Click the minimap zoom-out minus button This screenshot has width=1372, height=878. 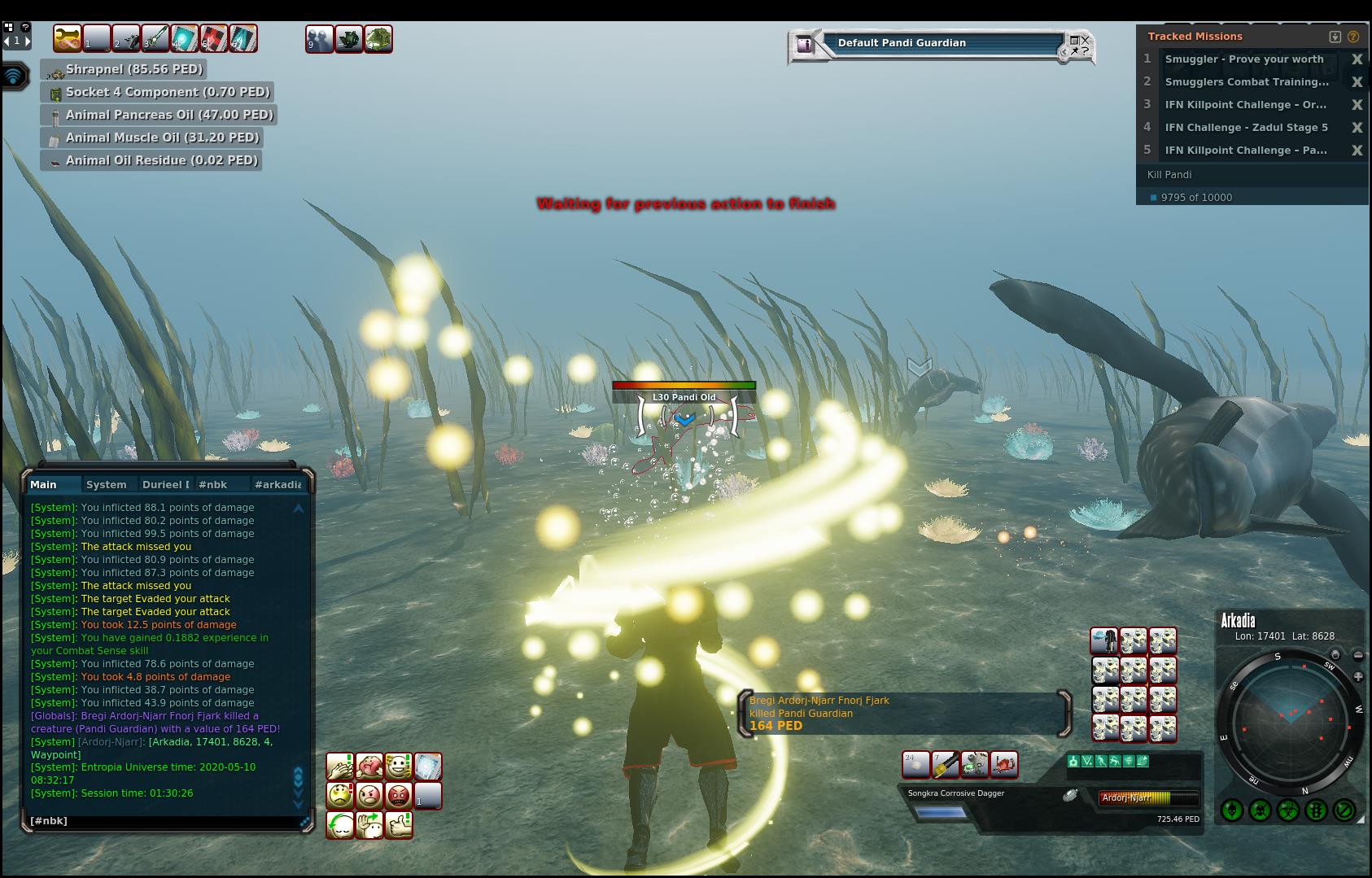coord(1358,655)
